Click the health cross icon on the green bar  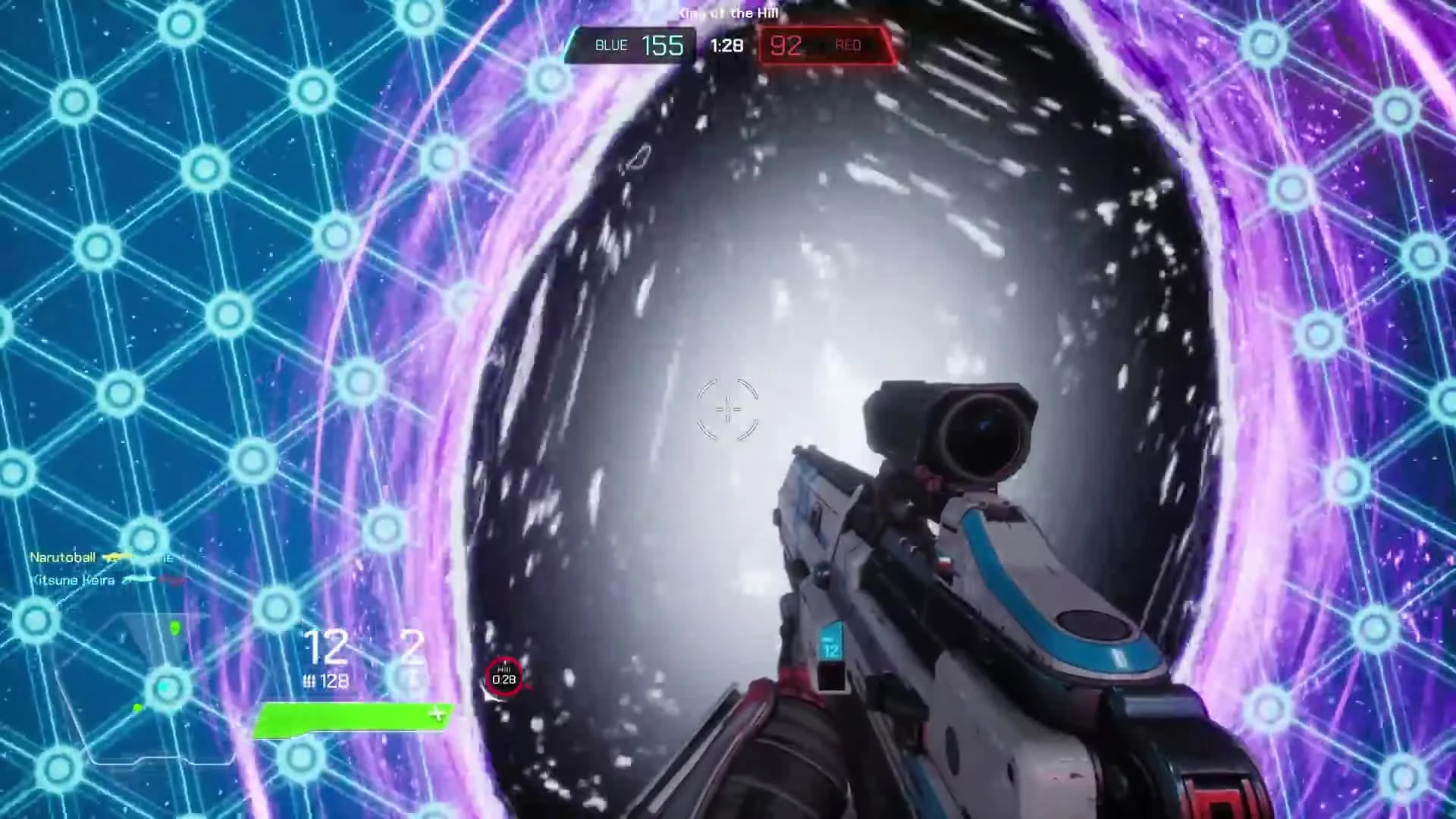pos(438,714)
